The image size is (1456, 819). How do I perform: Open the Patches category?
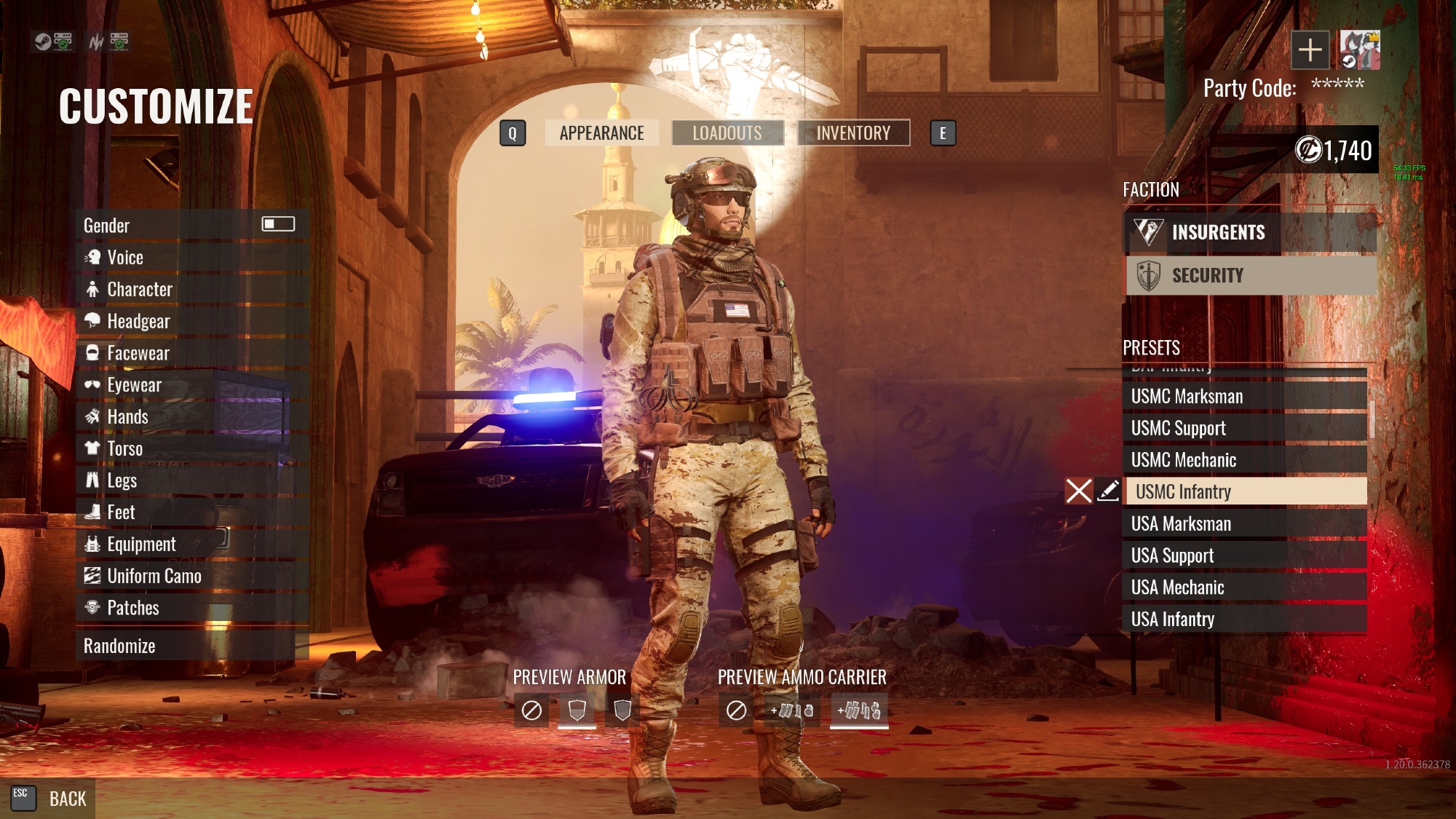click(x=132, y=608)
